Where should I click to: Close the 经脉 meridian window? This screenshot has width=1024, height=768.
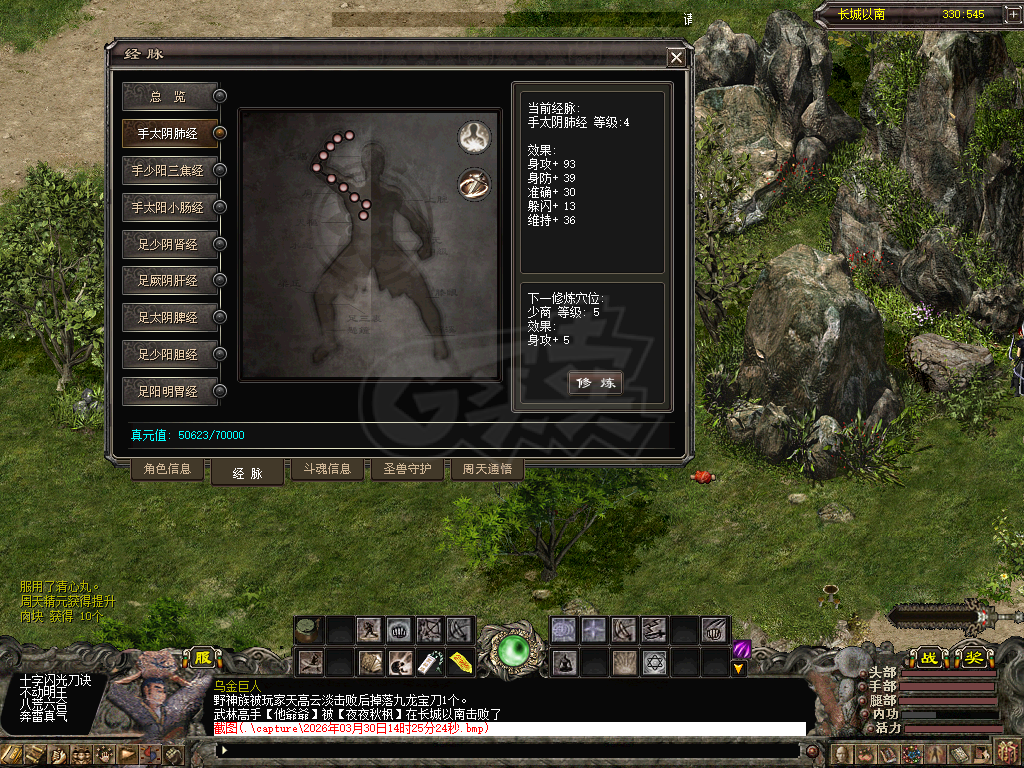pos(677,58)
